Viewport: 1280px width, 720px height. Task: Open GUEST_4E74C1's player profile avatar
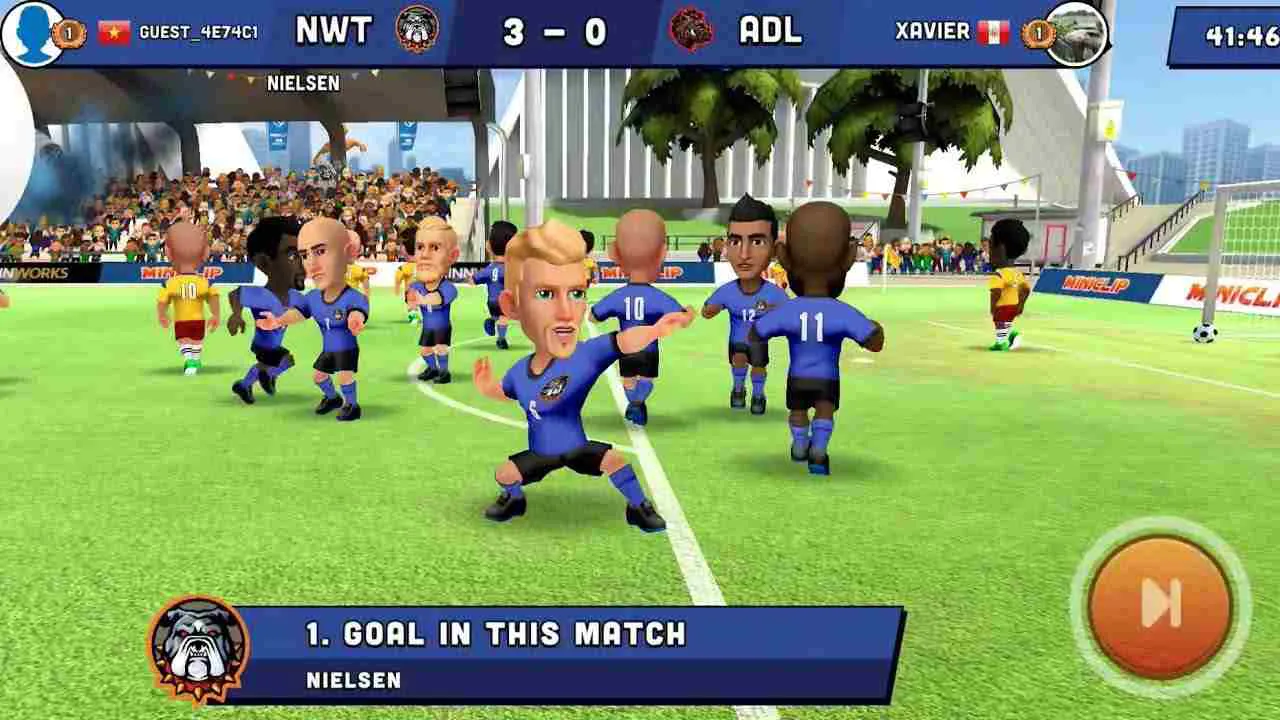[30, 30]
